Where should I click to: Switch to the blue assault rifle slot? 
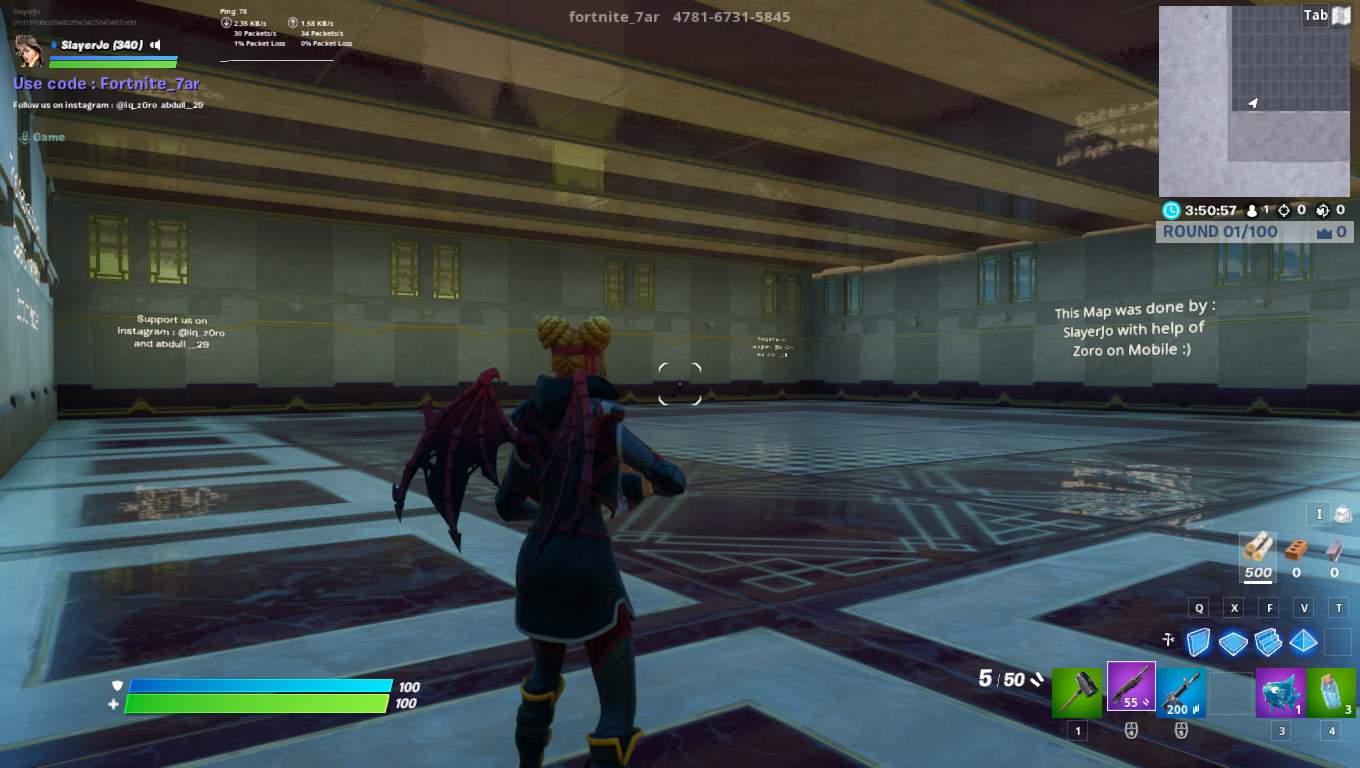(x=1181, y=692)
